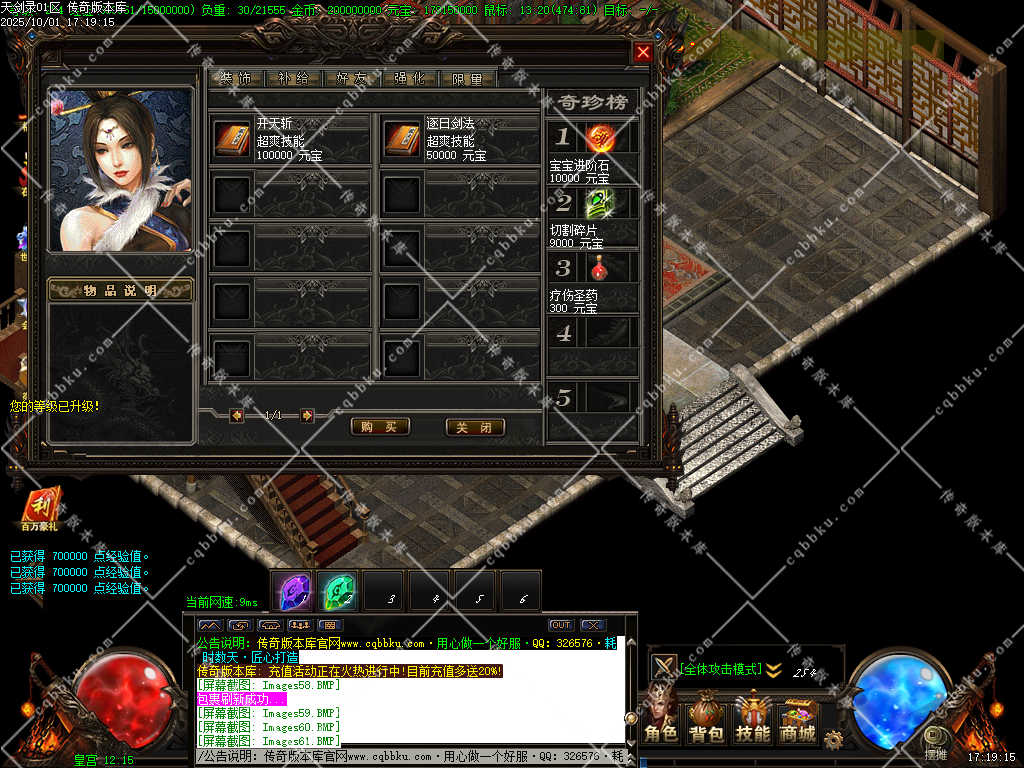Open the 补给 supplies tab
1024x768 pixels.
coord(294,79)
